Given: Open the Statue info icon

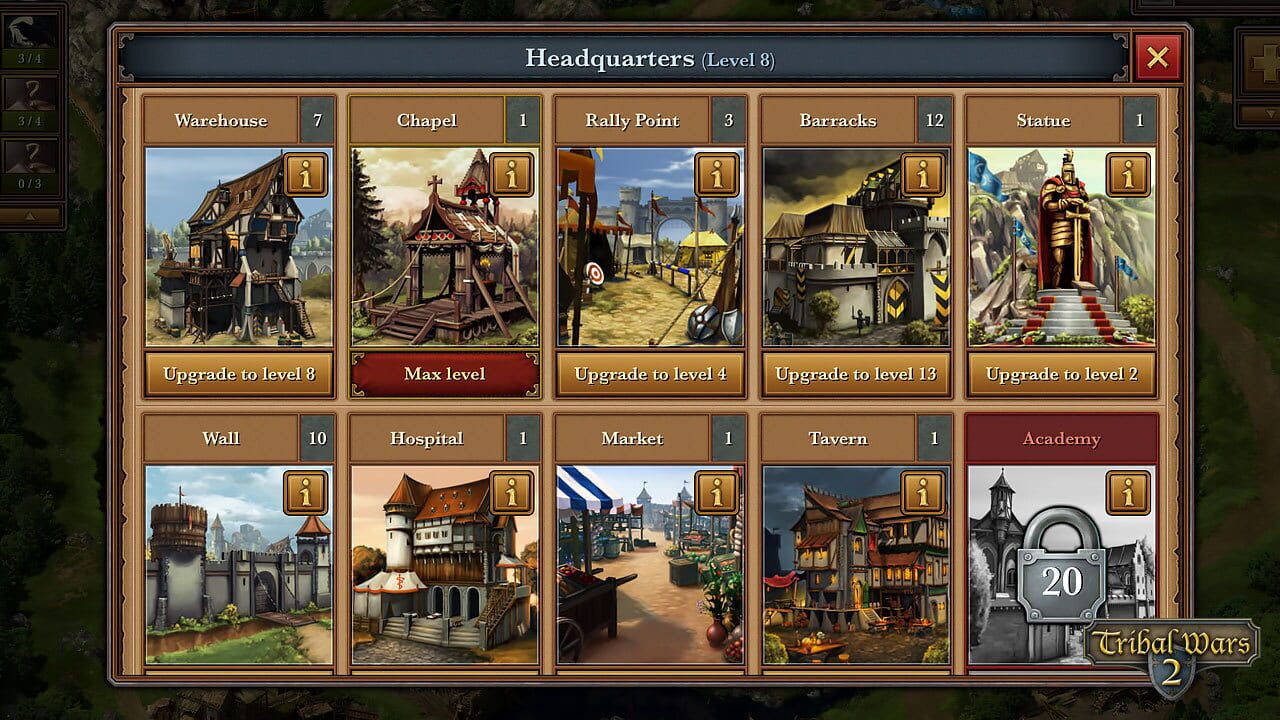Looking at the screenshot, I should coord(1129,174).
